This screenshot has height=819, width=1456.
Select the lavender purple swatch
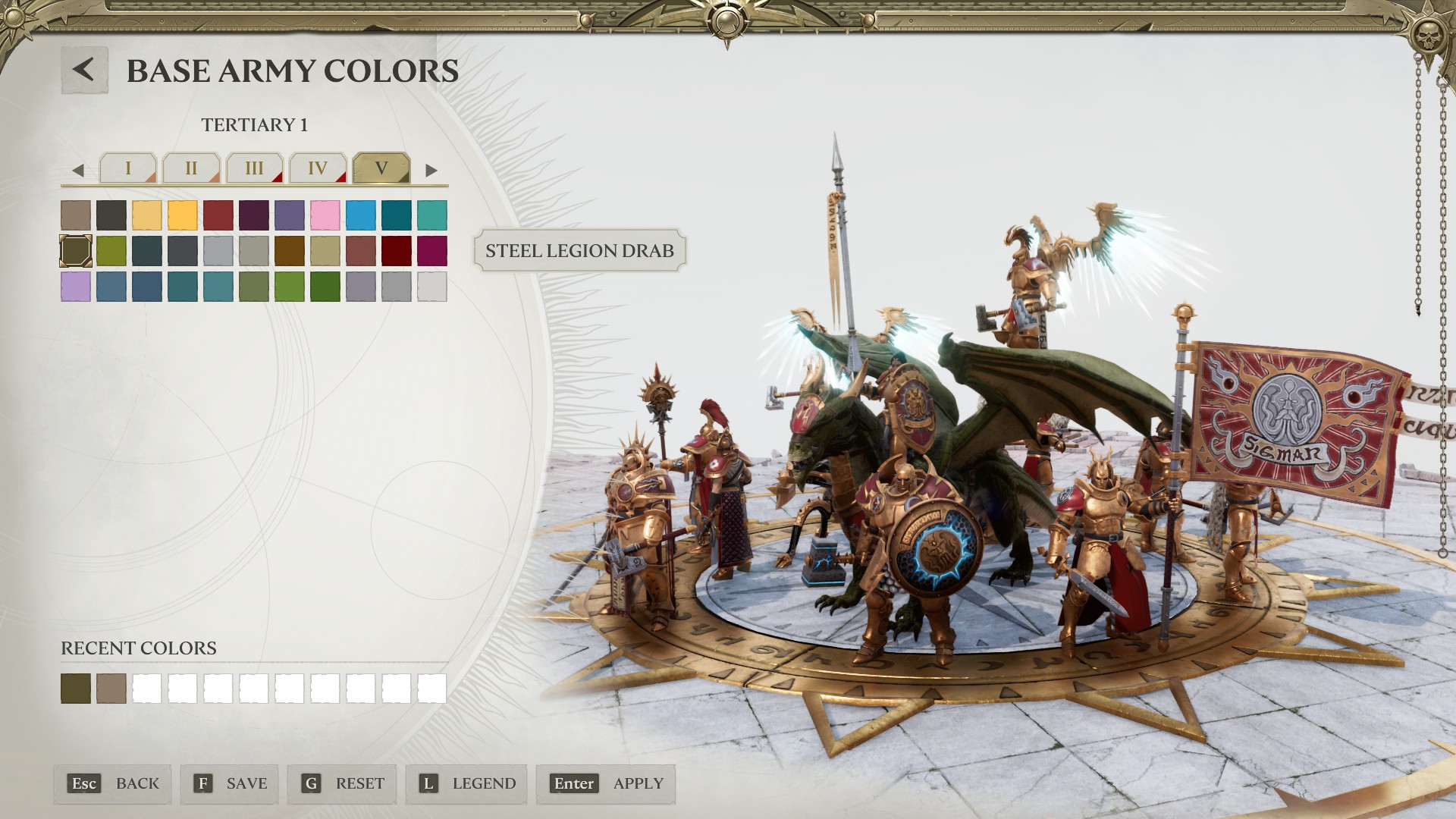[x=76, y=287]
